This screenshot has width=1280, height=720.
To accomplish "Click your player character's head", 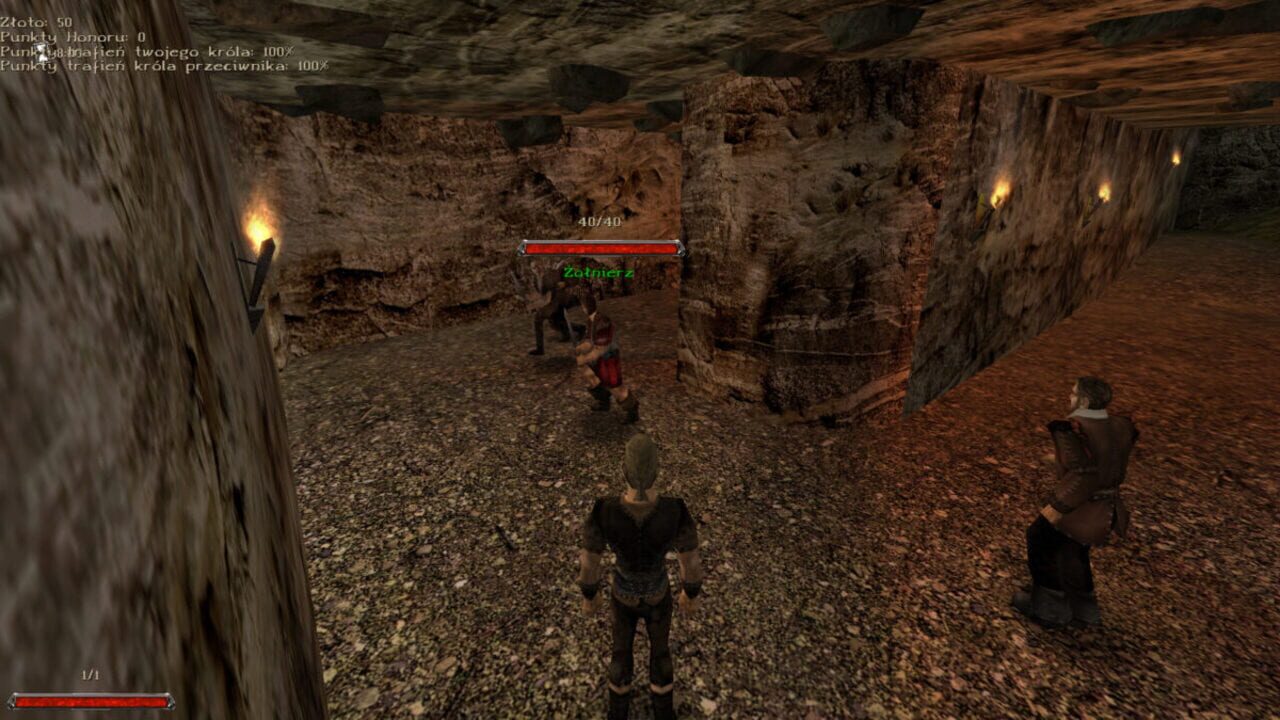I will 638,462.
